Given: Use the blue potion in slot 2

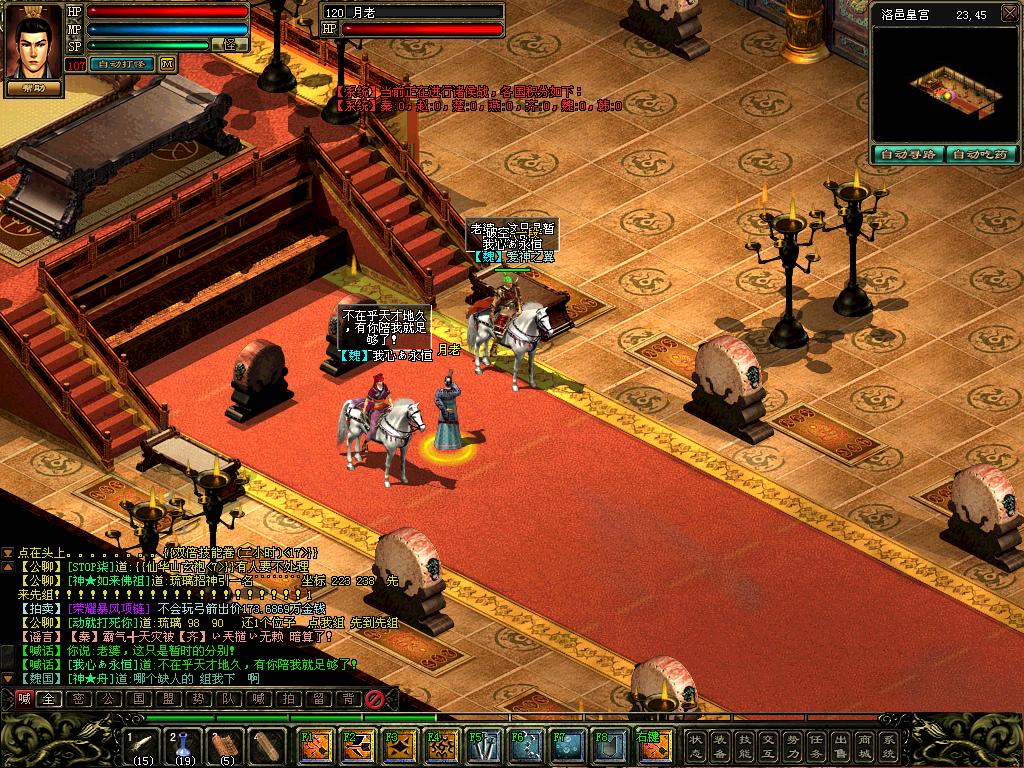Looking at the screenshot, I should pyautogui.click(x=184, y=746).
